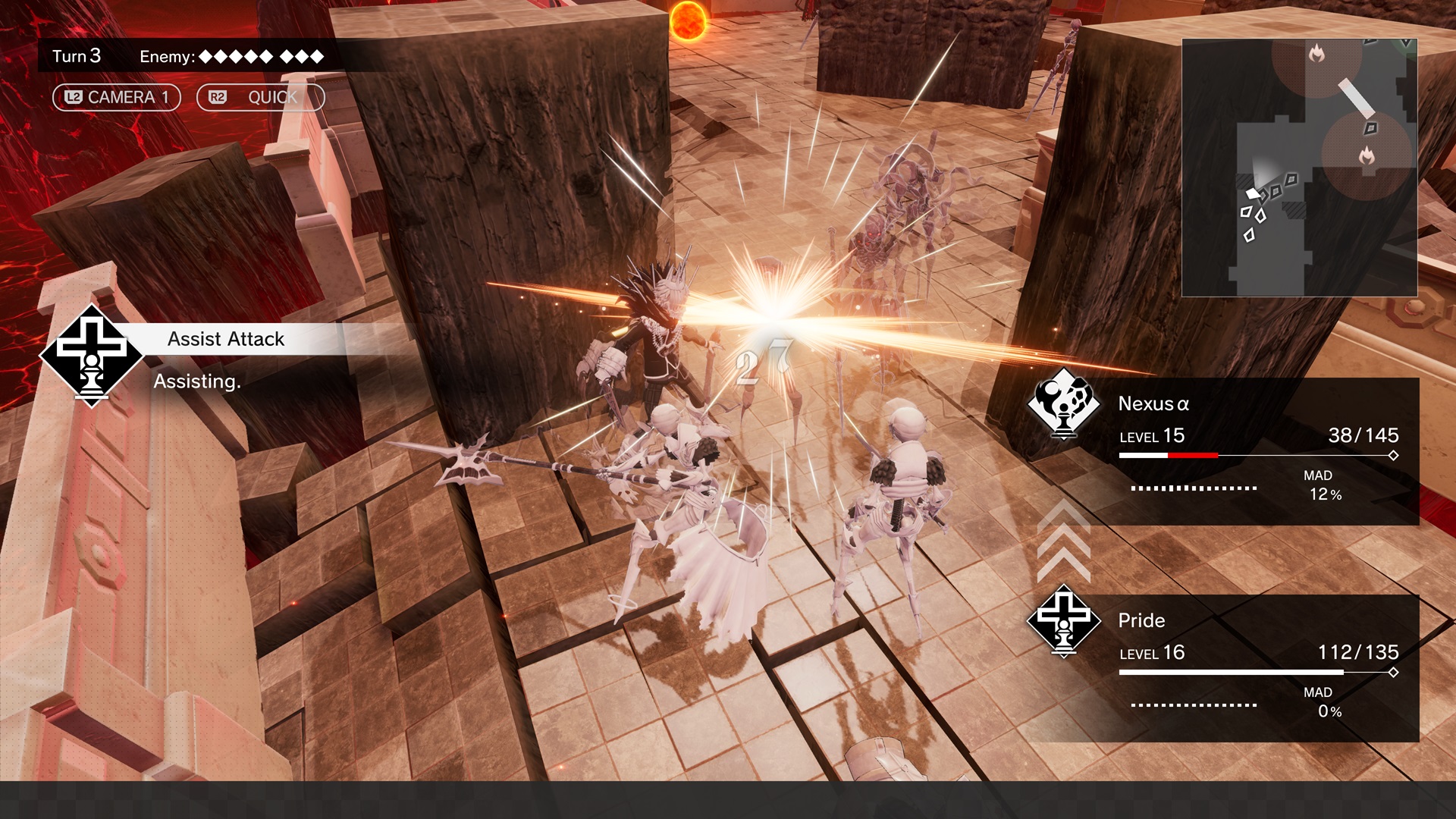Toggle the QUICK speed button
This screenshot has height=819, width=1456.
tap(260, 97)
